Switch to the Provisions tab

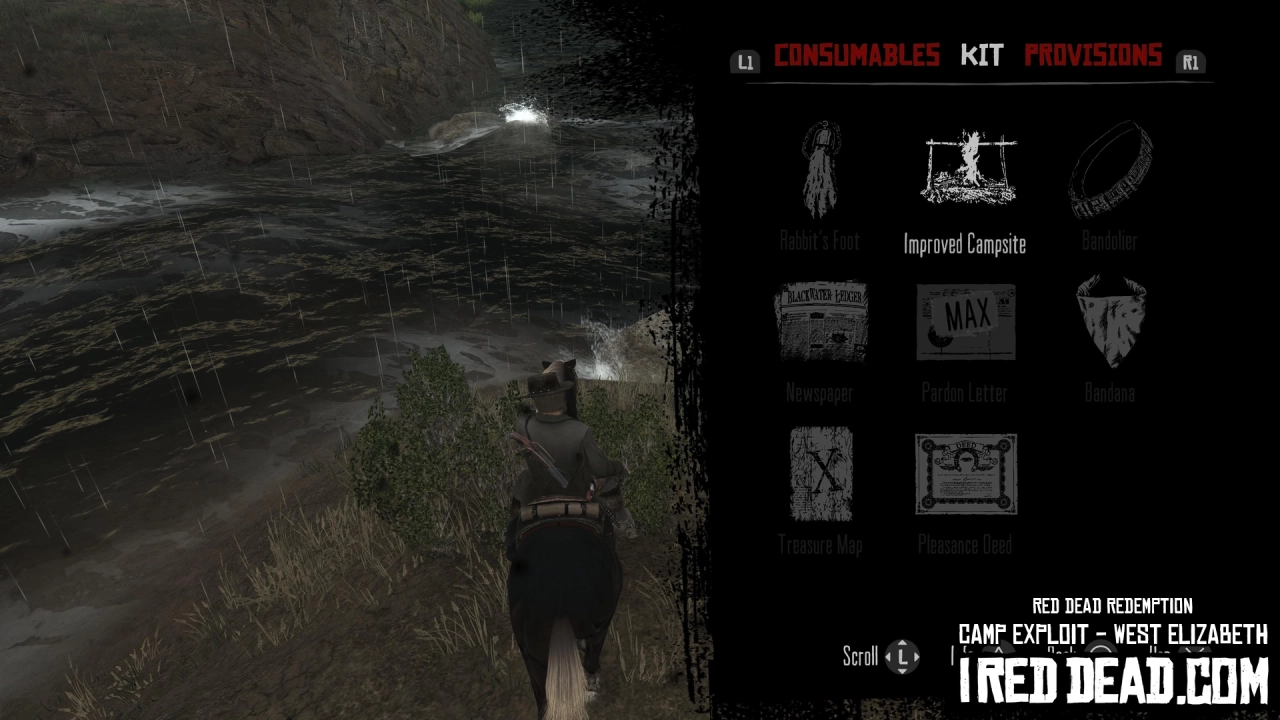[x=1092, y=55]
